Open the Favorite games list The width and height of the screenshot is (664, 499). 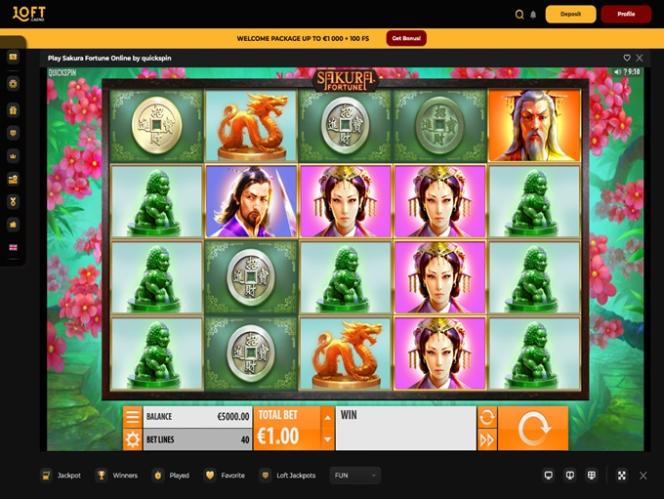coord(224,476)
